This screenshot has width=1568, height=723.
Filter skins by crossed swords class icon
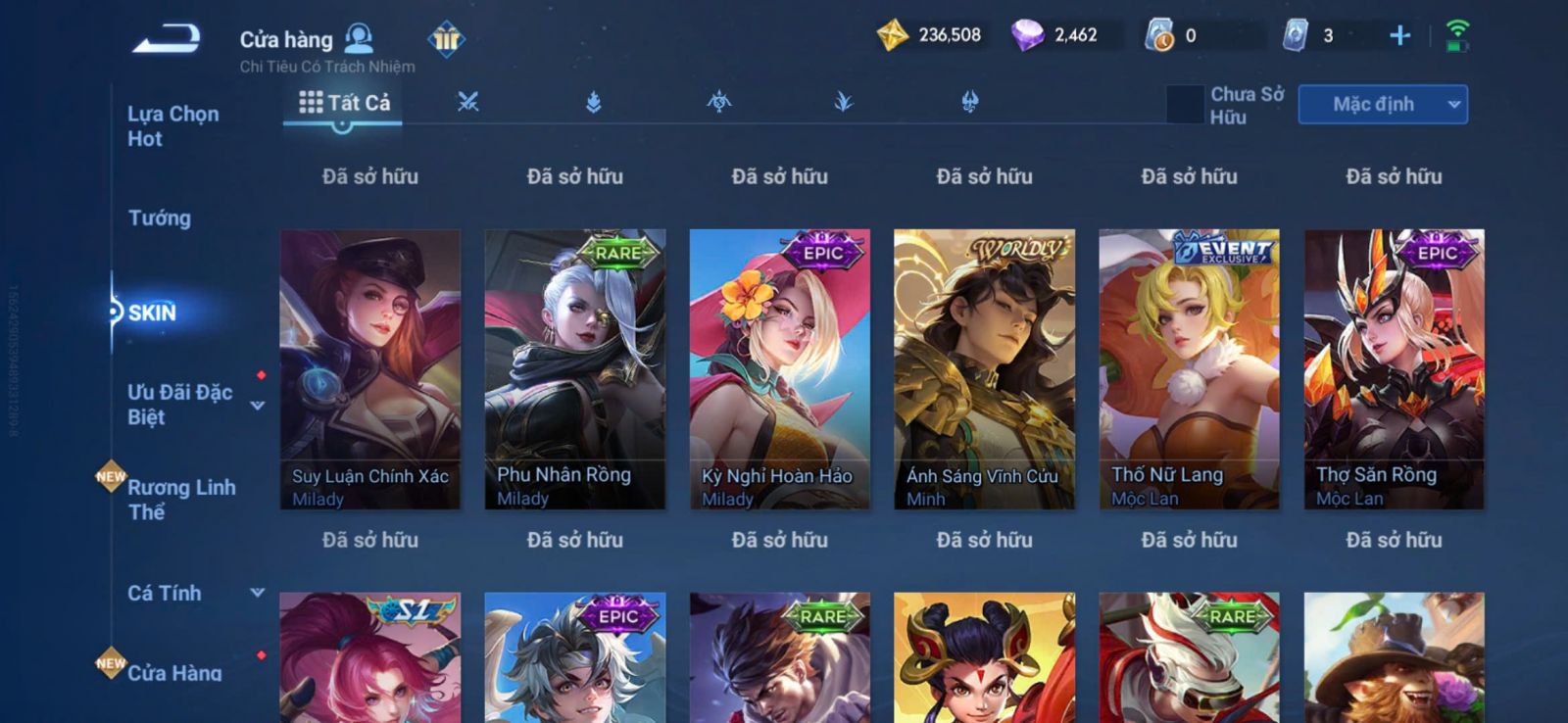pos(468,102)
